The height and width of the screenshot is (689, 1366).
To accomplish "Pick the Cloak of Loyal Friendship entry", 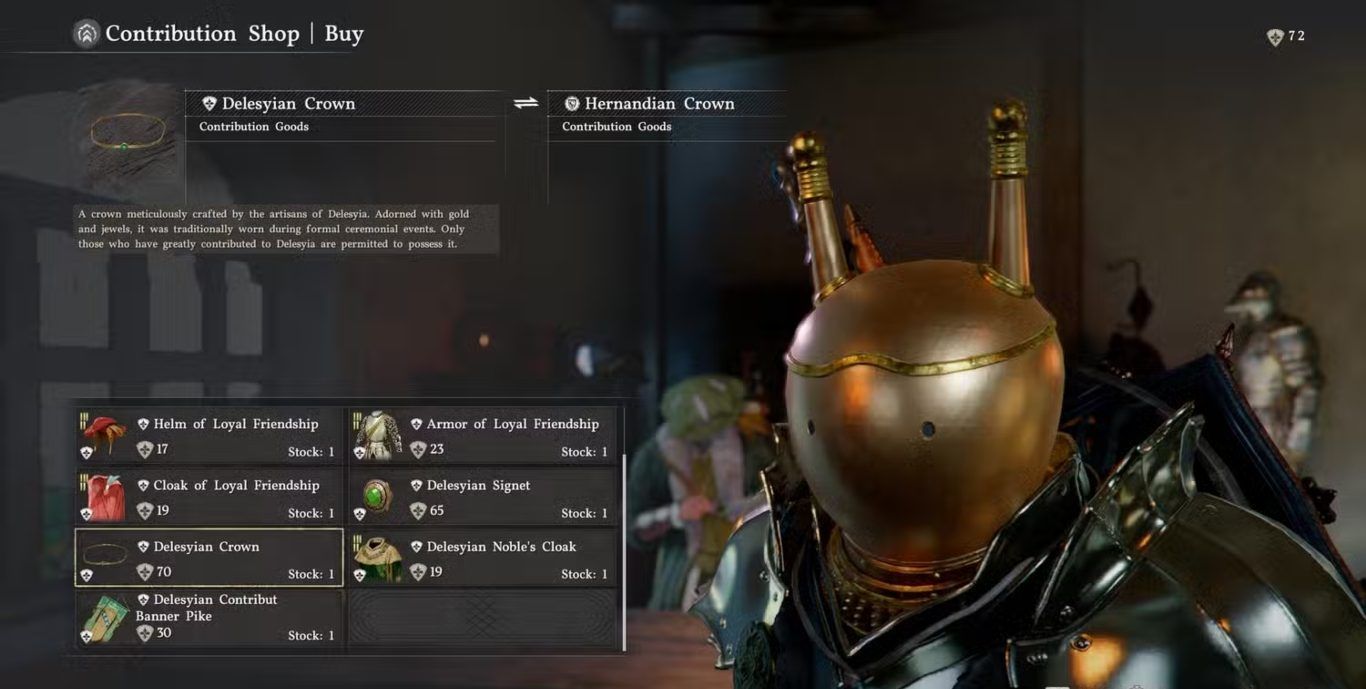I will (x=209, y=497).
